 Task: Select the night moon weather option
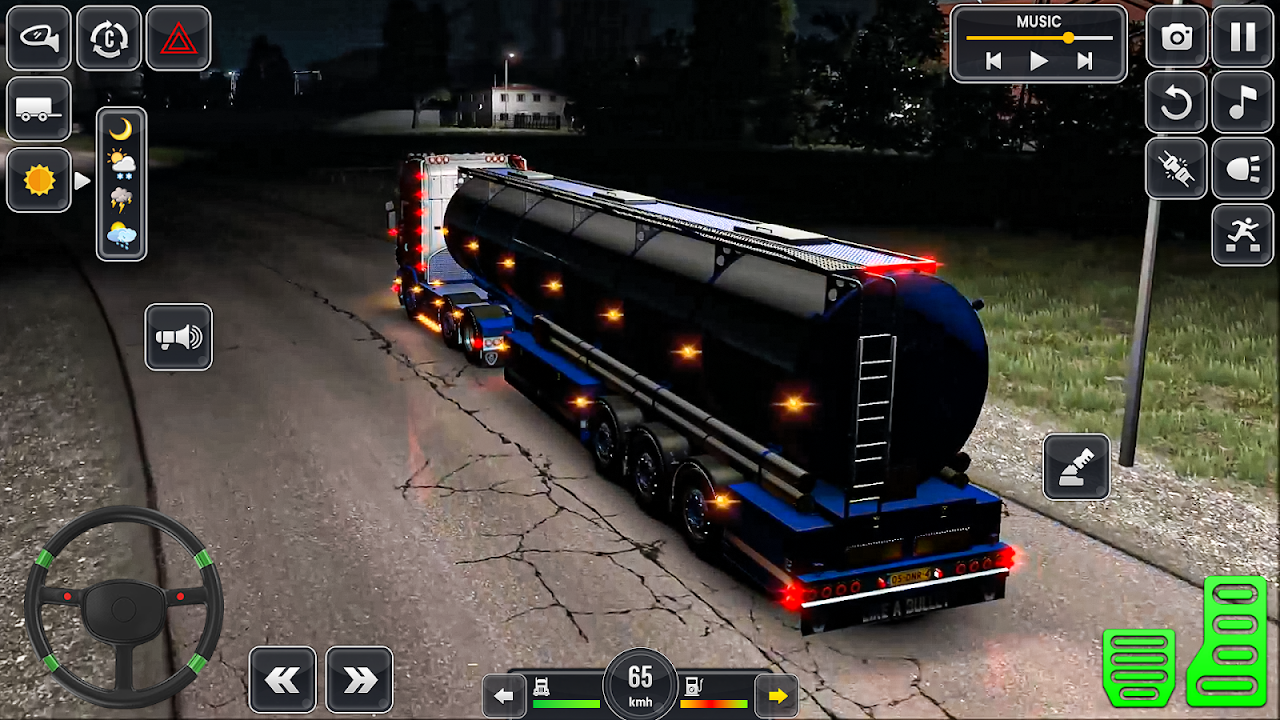[121, 129]
